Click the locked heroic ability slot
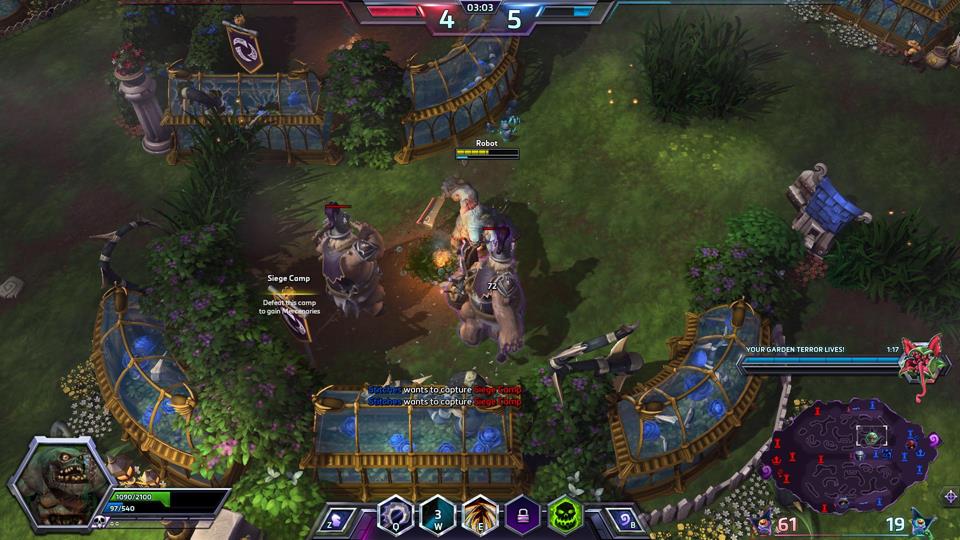 pyautogui.click(x=523, y=516)
